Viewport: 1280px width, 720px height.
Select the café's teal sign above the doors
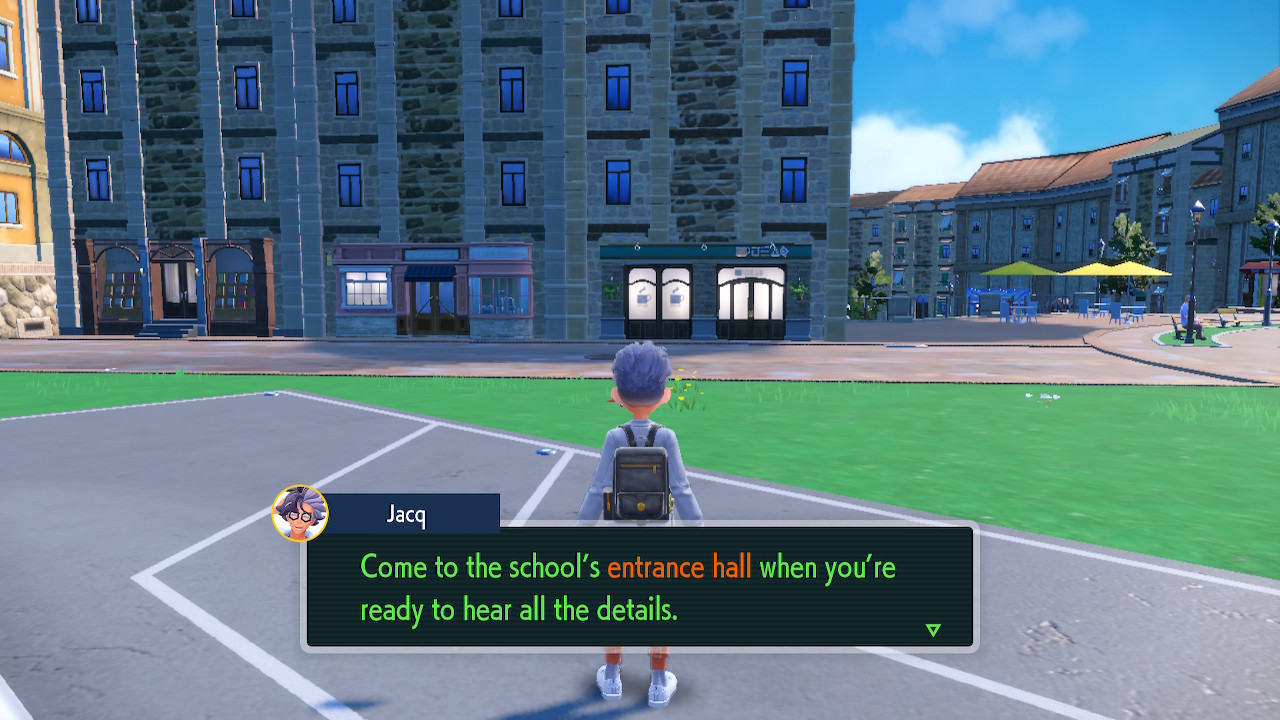[757, 252]
